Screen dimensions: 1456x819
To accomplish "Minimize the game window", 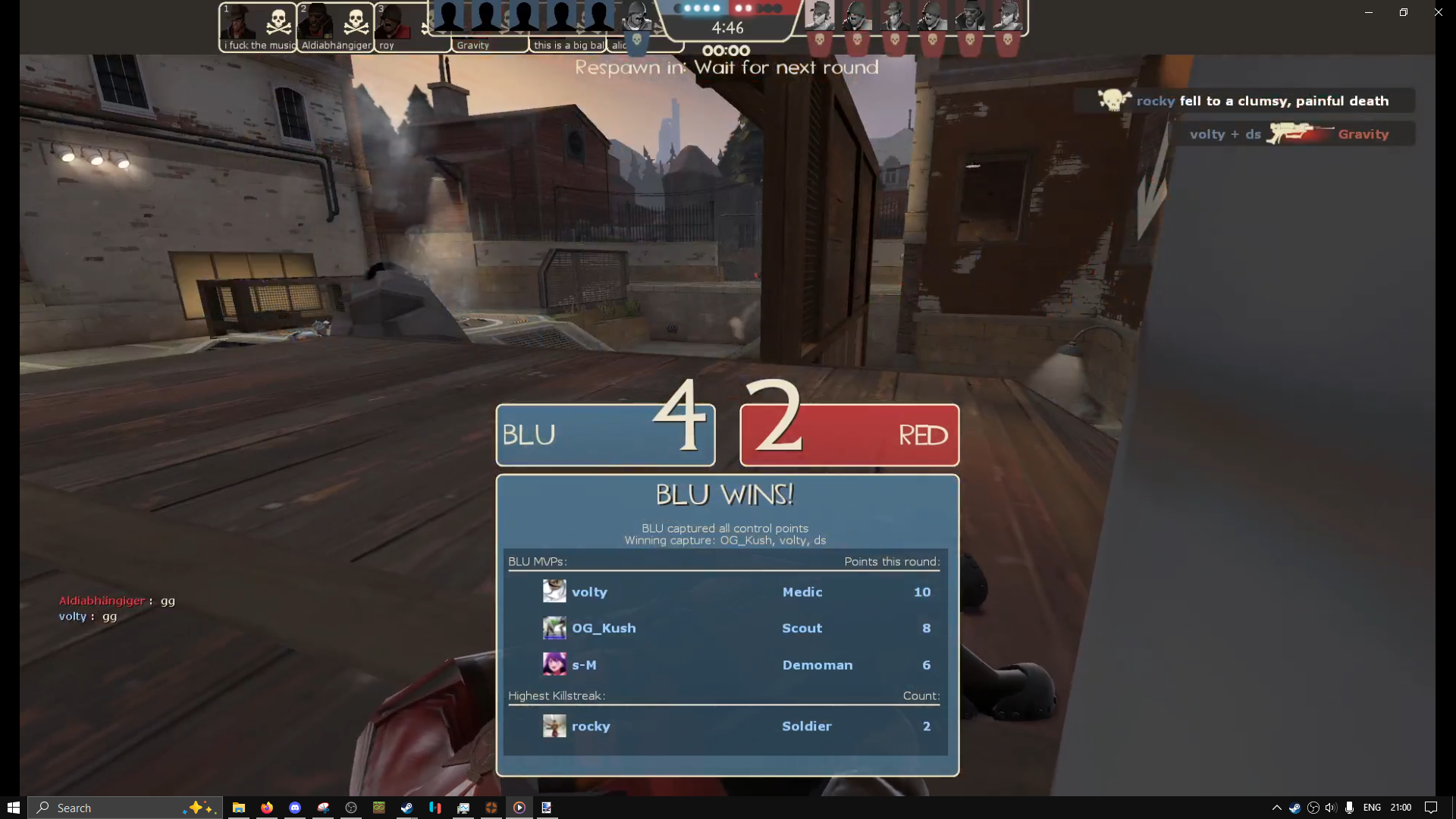I will [1369, 12].
